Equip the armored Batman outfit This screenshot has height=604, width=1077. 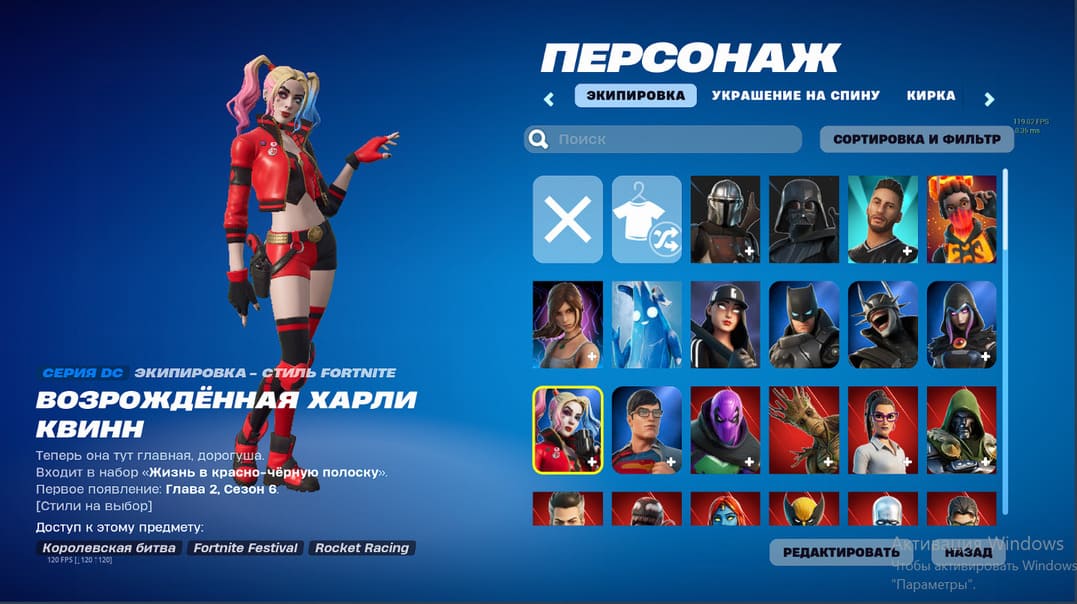(804, 324)
